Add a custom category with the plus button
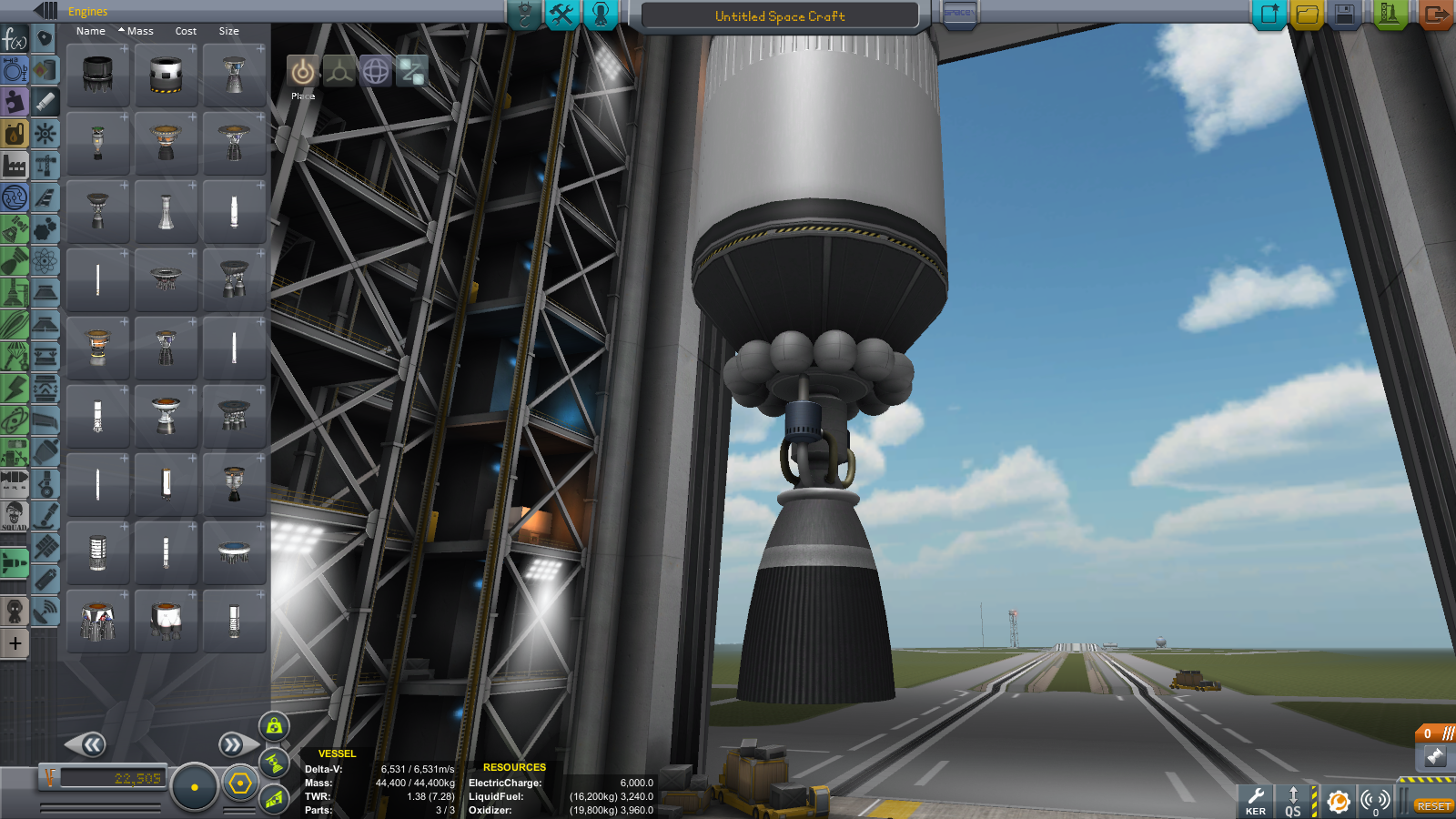1456x819 pixels. click(x=15, y=643)
